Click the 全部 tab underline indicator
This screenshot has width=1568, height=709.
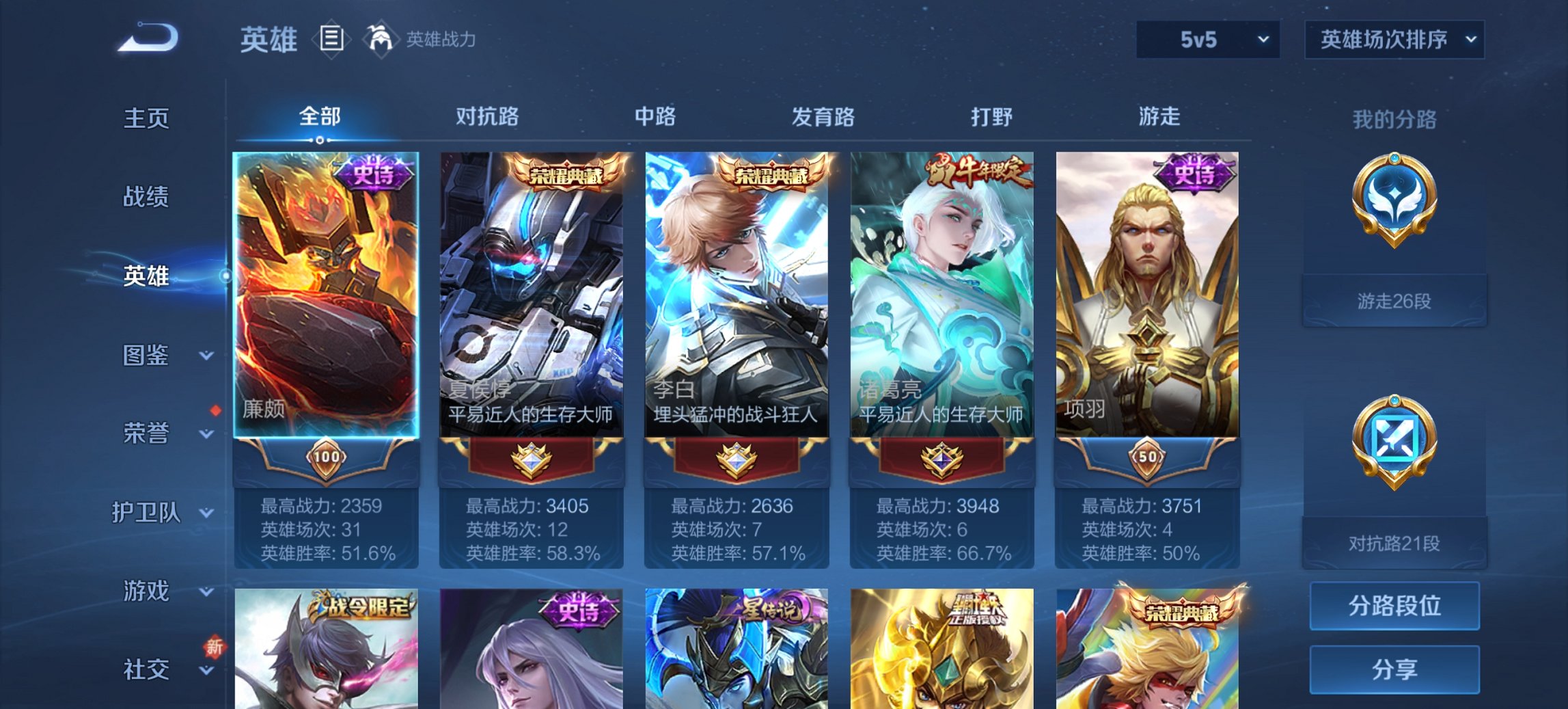click(x=318, y=139)
